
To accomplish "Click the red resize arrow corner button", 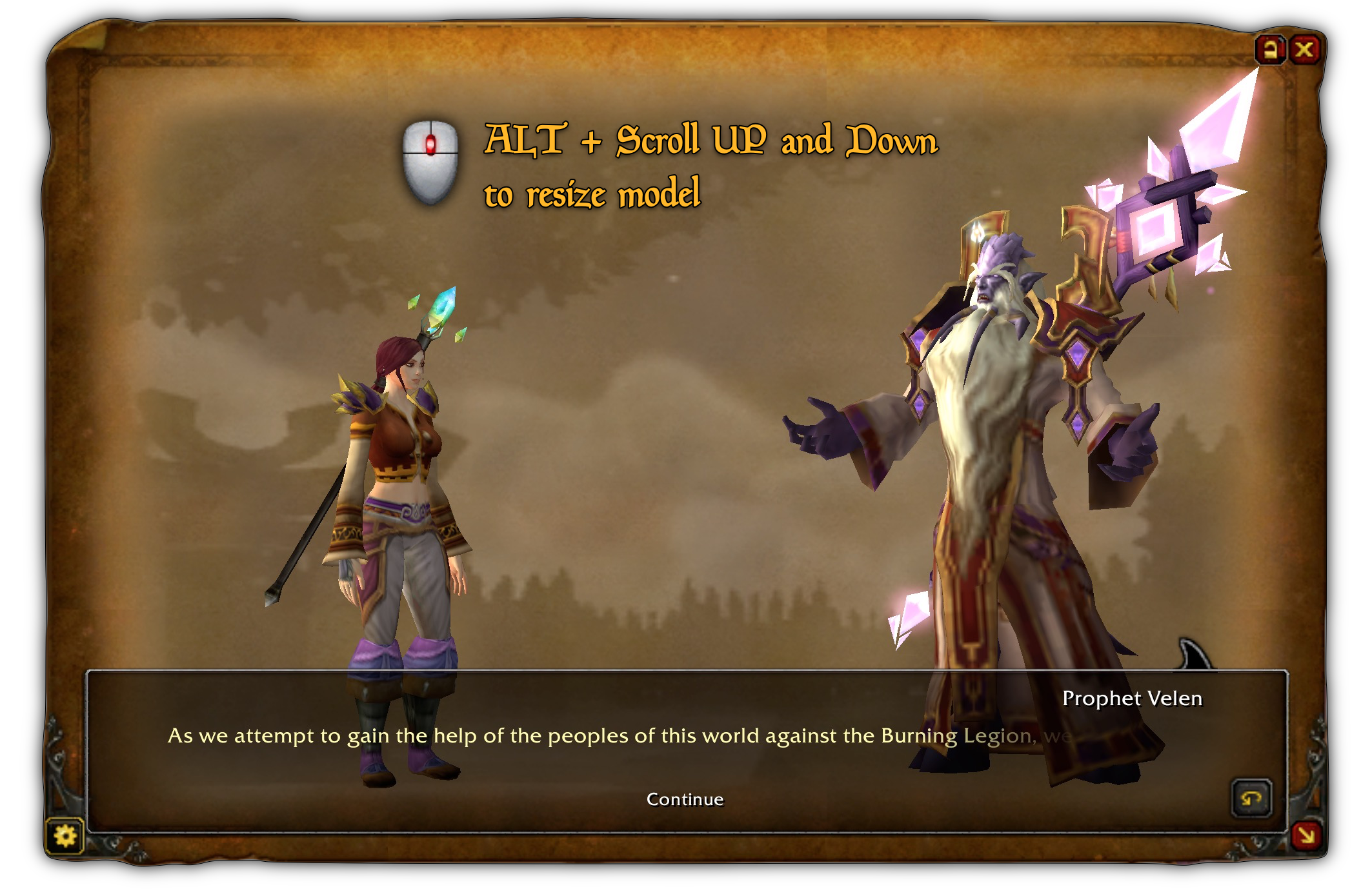I will (x=1306, y=836).
